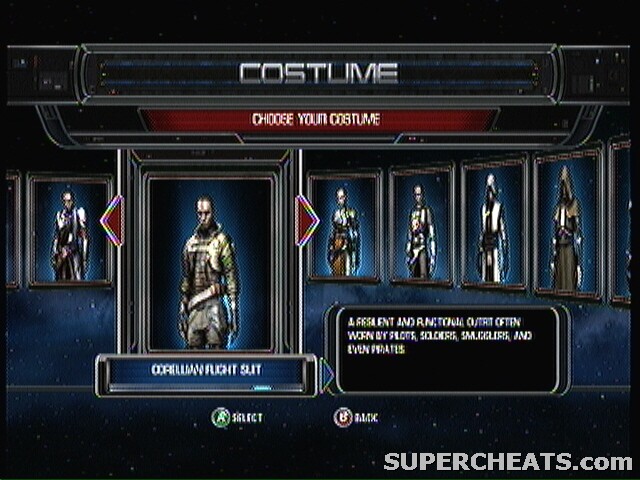
Task: Pick the first costume thumbnail after the right arrow
Action: pyautogui.click(x=344, y=227)
